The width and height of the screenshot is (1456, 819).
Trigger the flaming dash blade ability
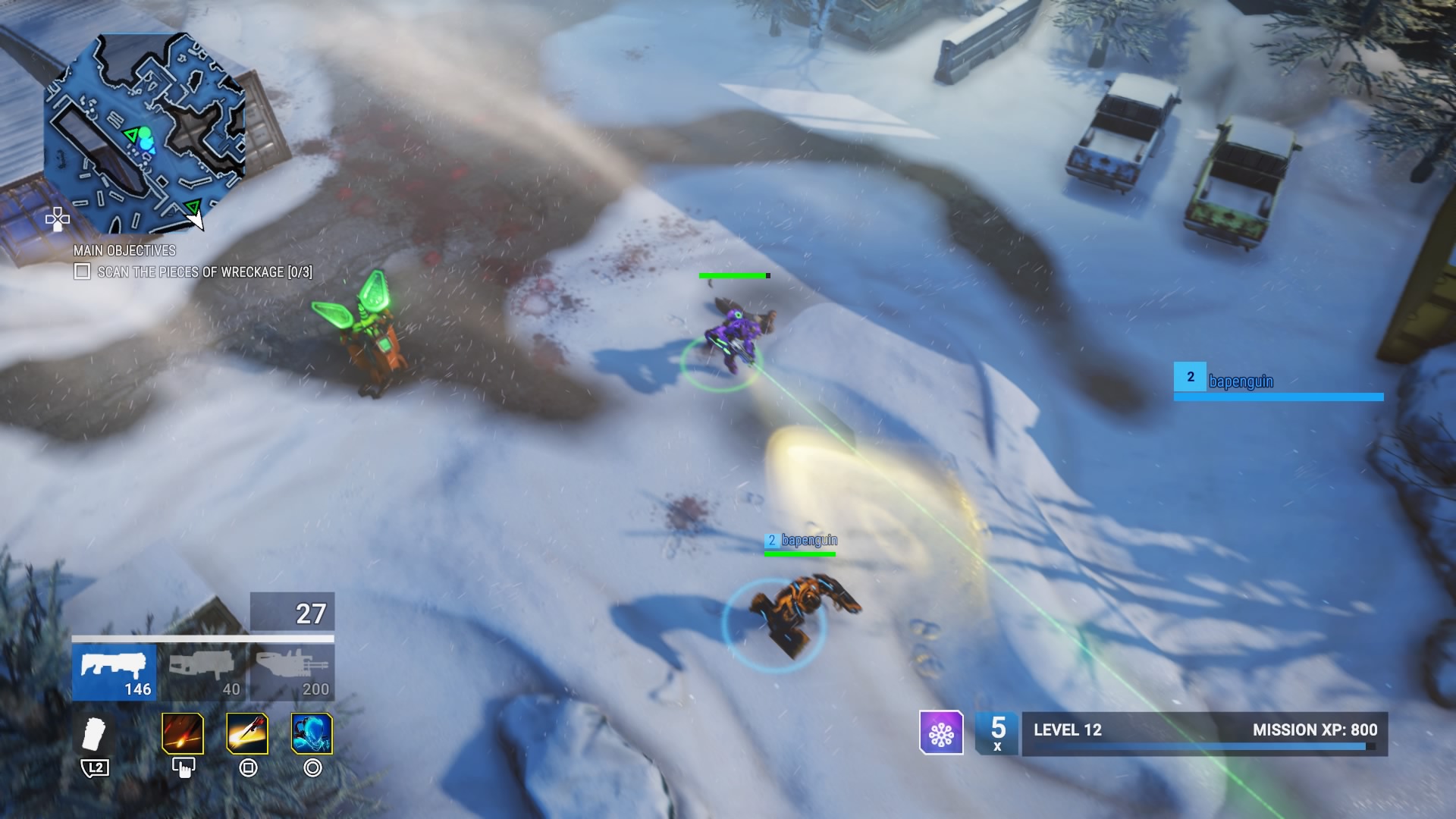click(247, 733)
